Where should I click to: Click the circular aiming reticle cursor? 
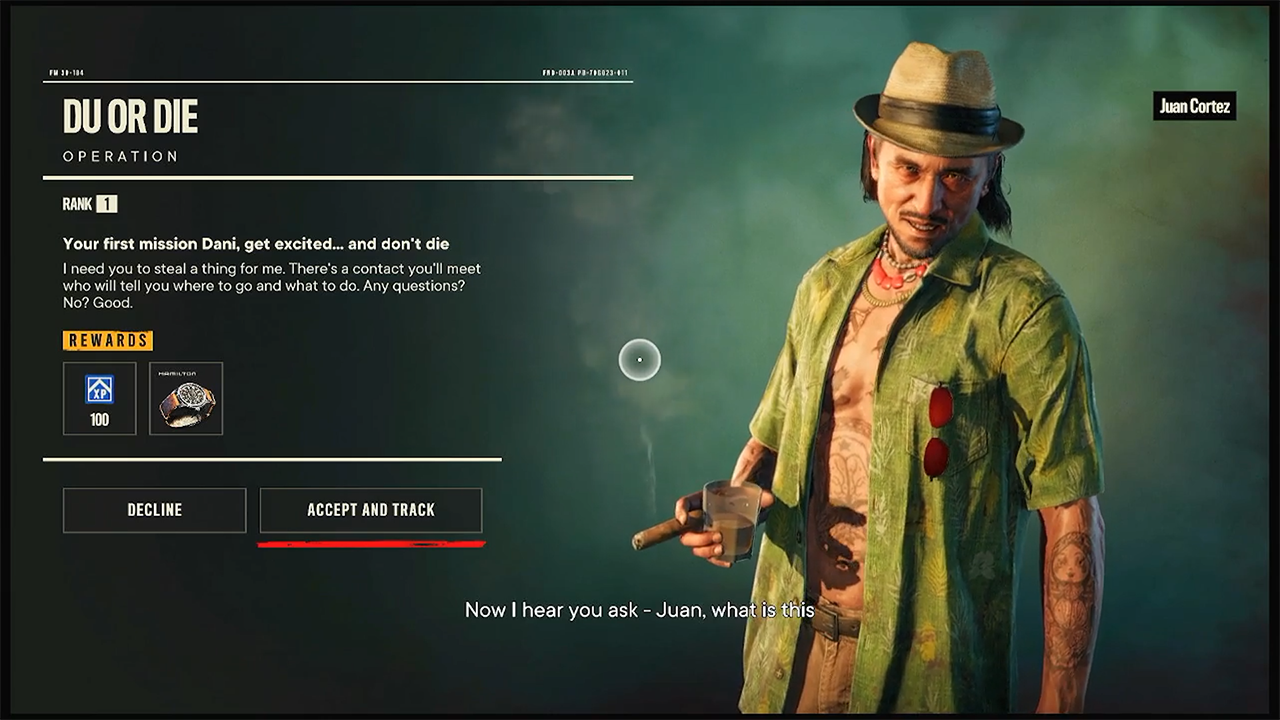coord(639,360)
